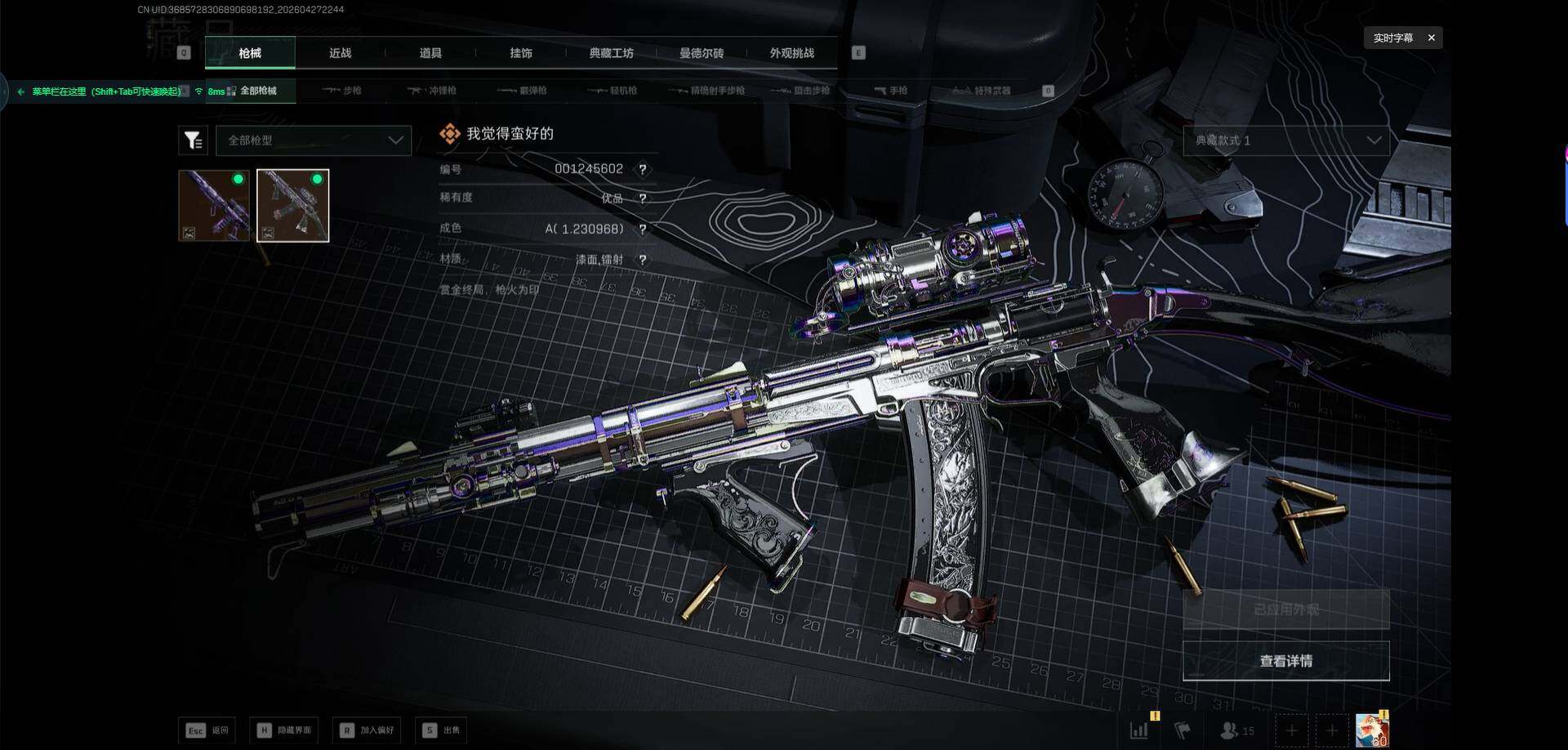1568x750 pixels.
Task: Choose the 手枪 pistol category
Action: tap(891, 91)
